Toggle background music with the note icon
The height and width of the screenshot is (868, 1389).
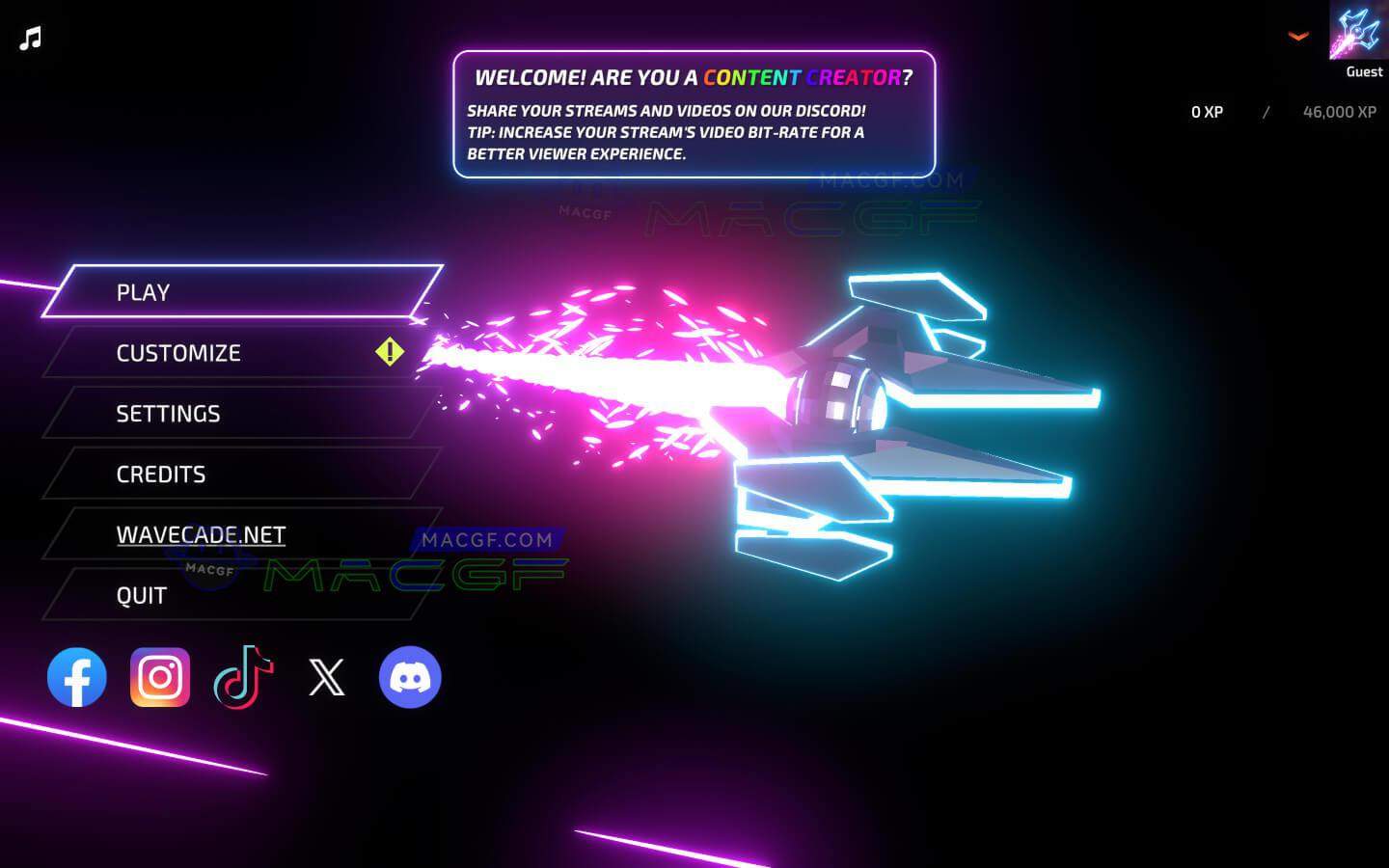(28, 39)
